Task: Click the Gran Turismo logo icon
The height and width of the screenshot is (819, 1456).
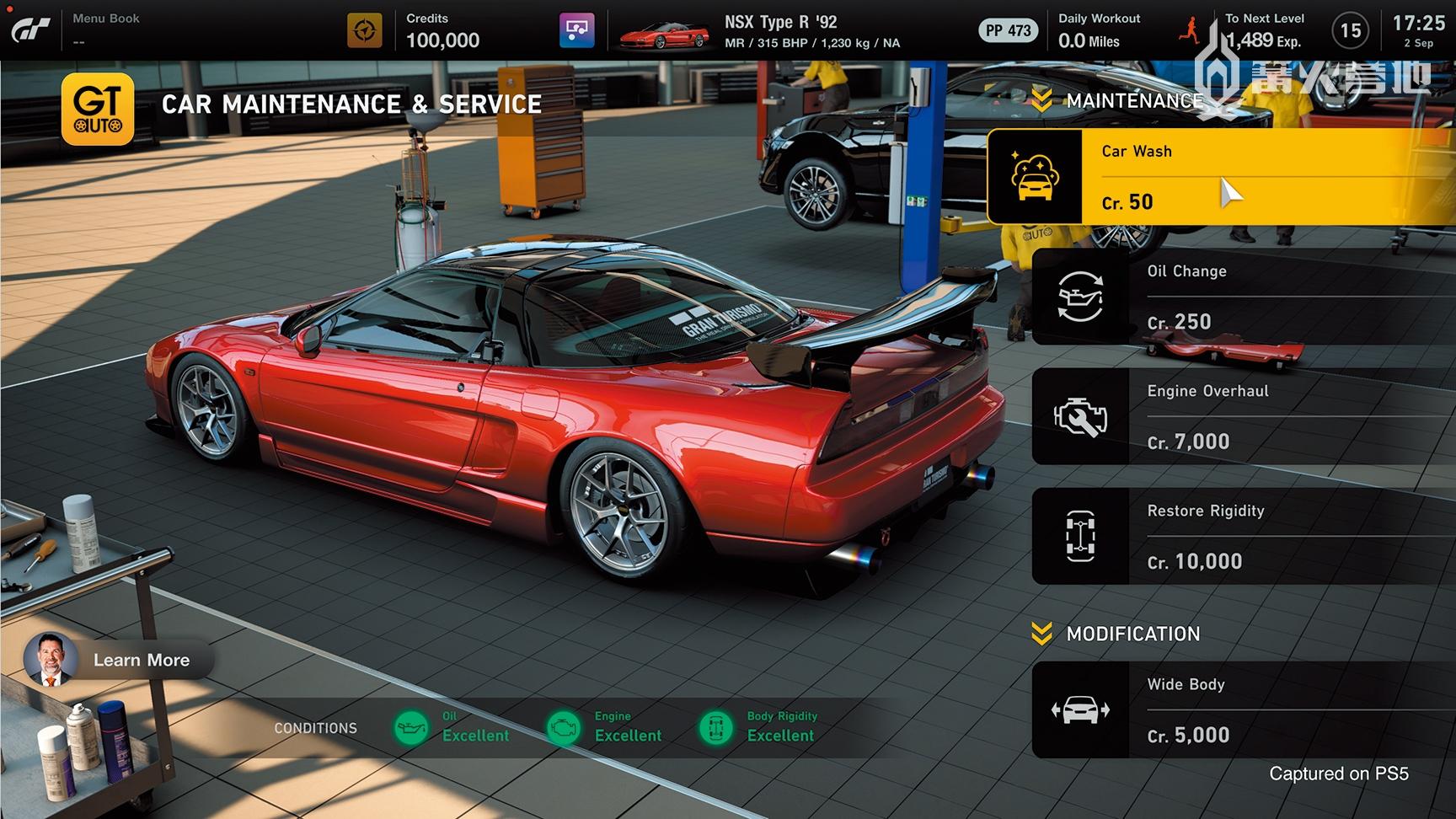Action: point(31,30)
